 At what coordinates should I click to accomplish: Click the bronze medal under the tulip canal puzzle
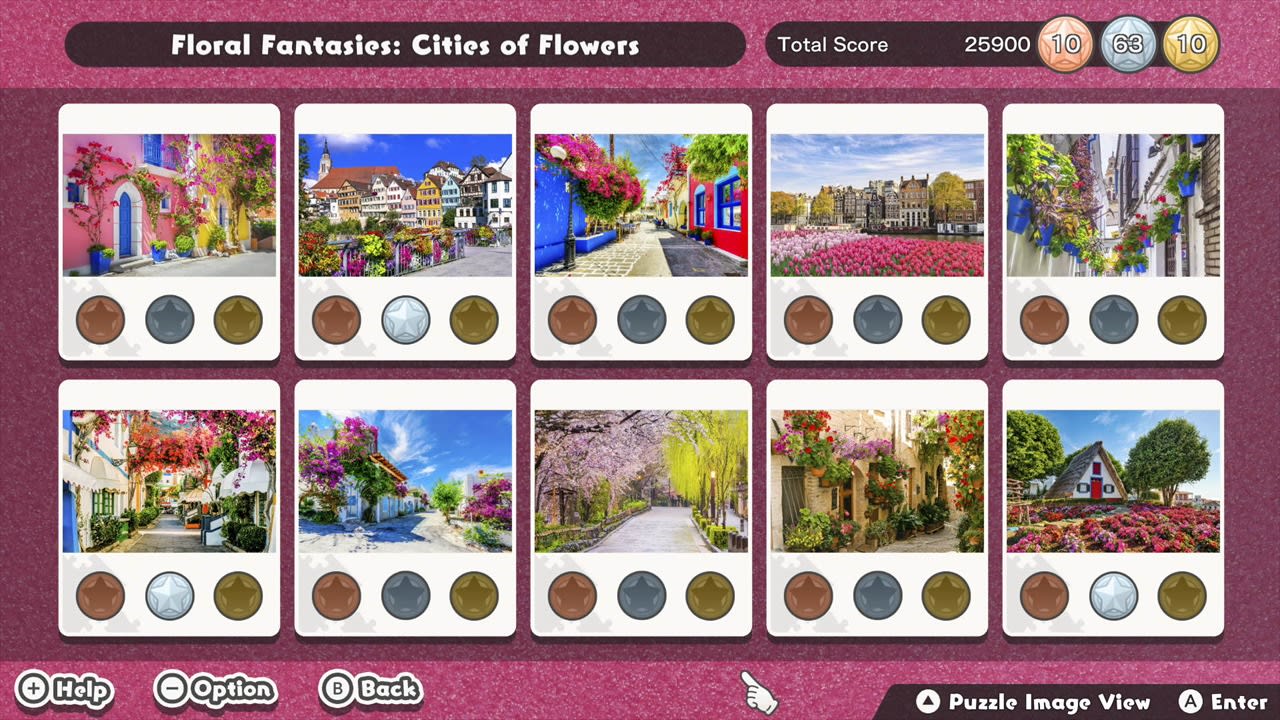pos(808,318)
